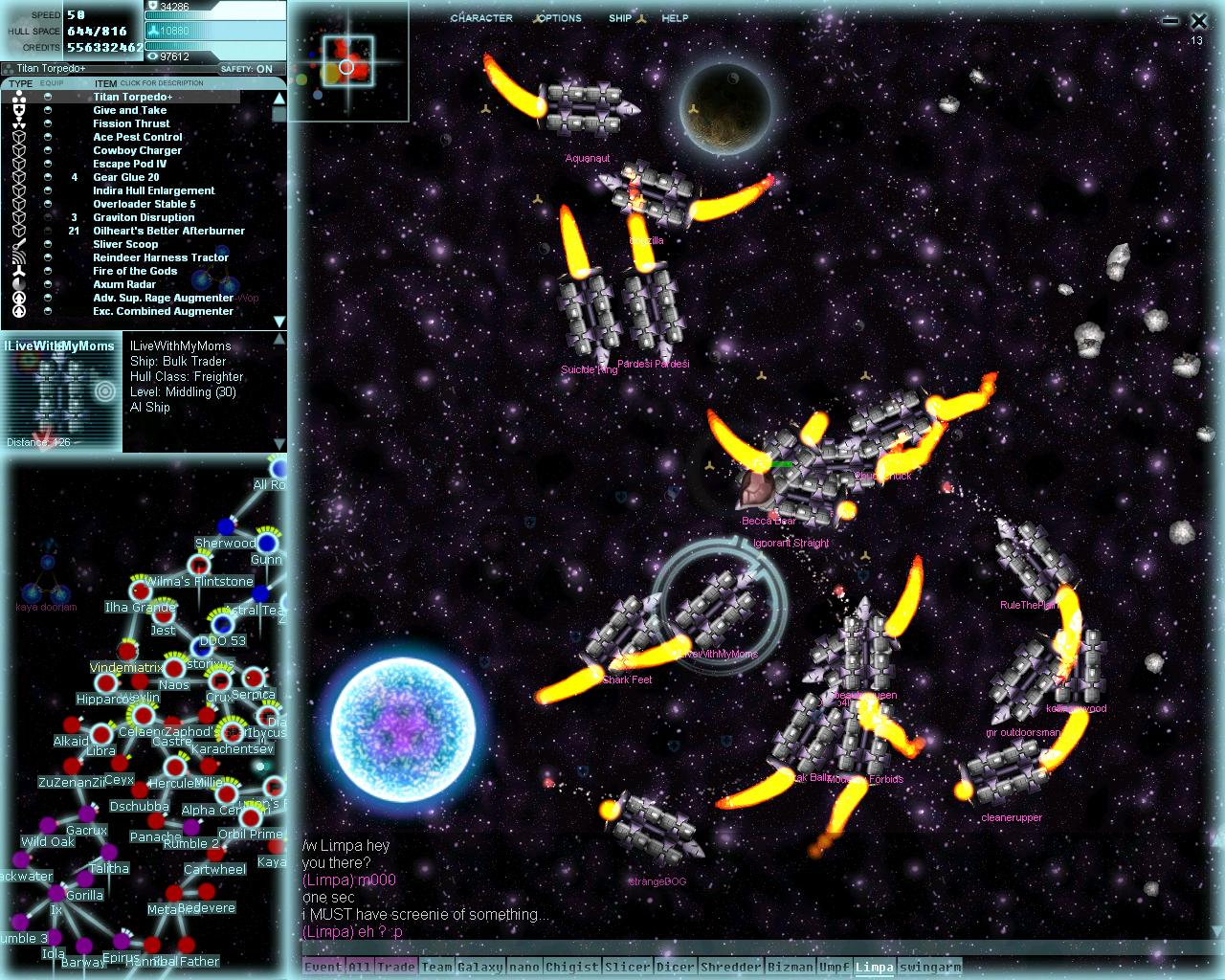Click the radar minimap
The height and width of the screenshot is (980, 1225).
pos(347,62)
